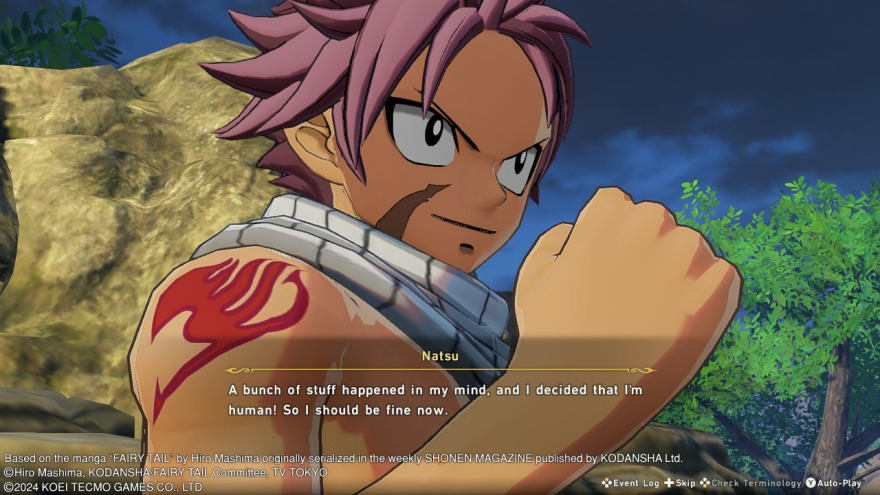Screen dimensions: 880x495
Task: Skip the current cutscene dialogue
Action: pos(679,483)
